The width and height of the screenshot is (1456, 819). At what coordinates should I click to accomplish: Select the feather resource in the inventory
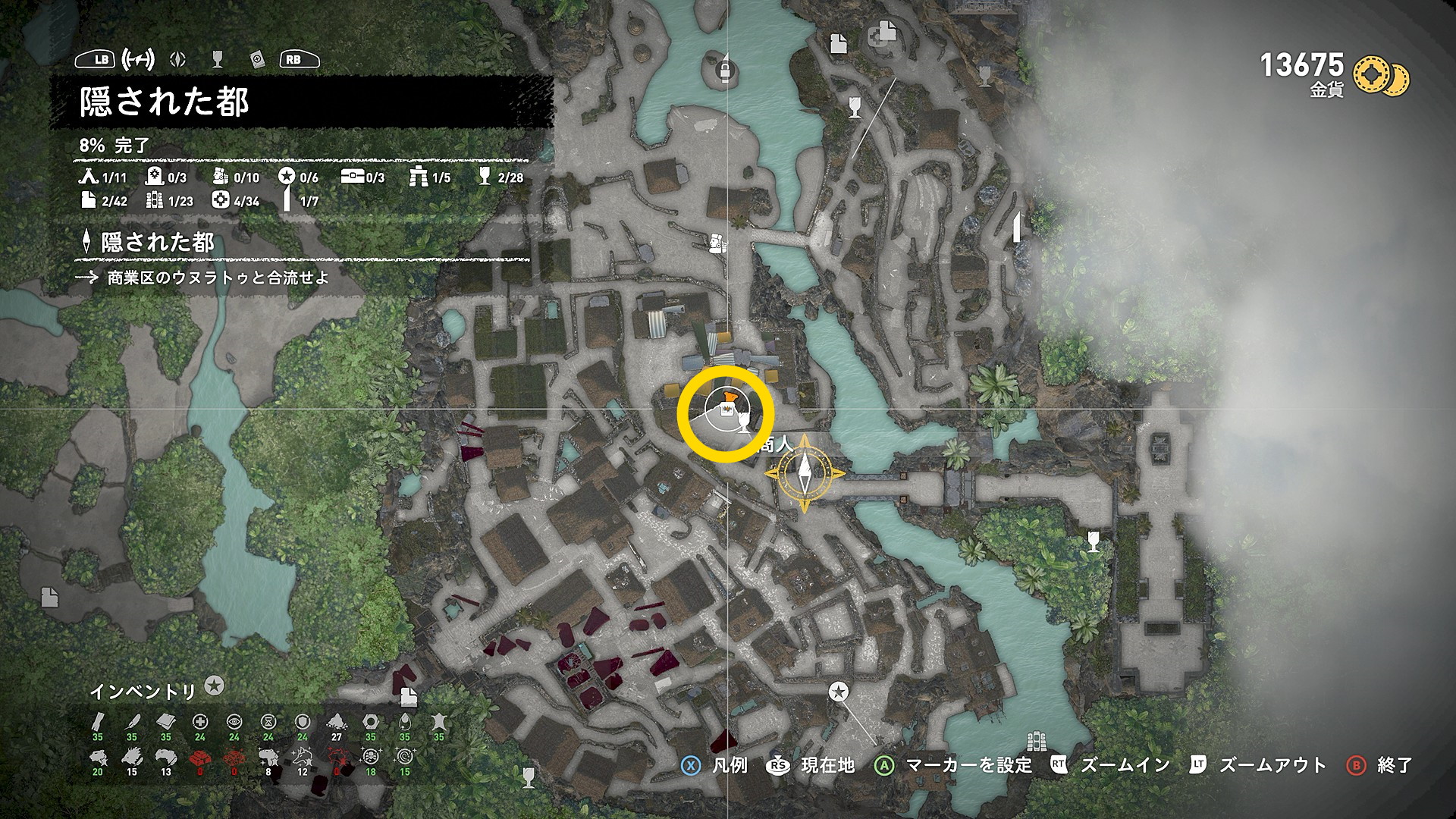point(132,721)
